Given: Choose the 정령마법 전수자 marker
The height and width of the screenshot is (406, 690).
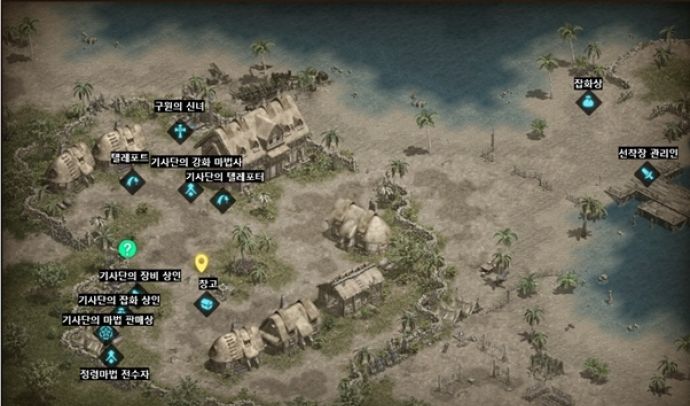Looking at the screenshot, I should 111,356.
